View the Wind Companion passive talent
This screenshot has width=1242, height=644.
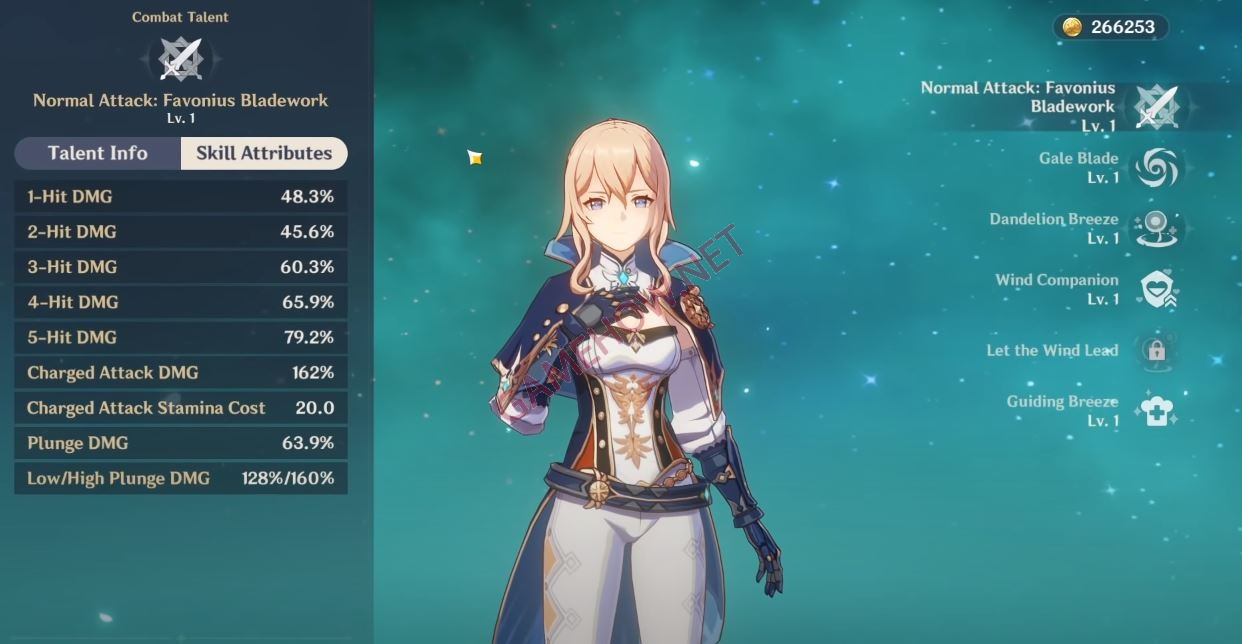1157,290
